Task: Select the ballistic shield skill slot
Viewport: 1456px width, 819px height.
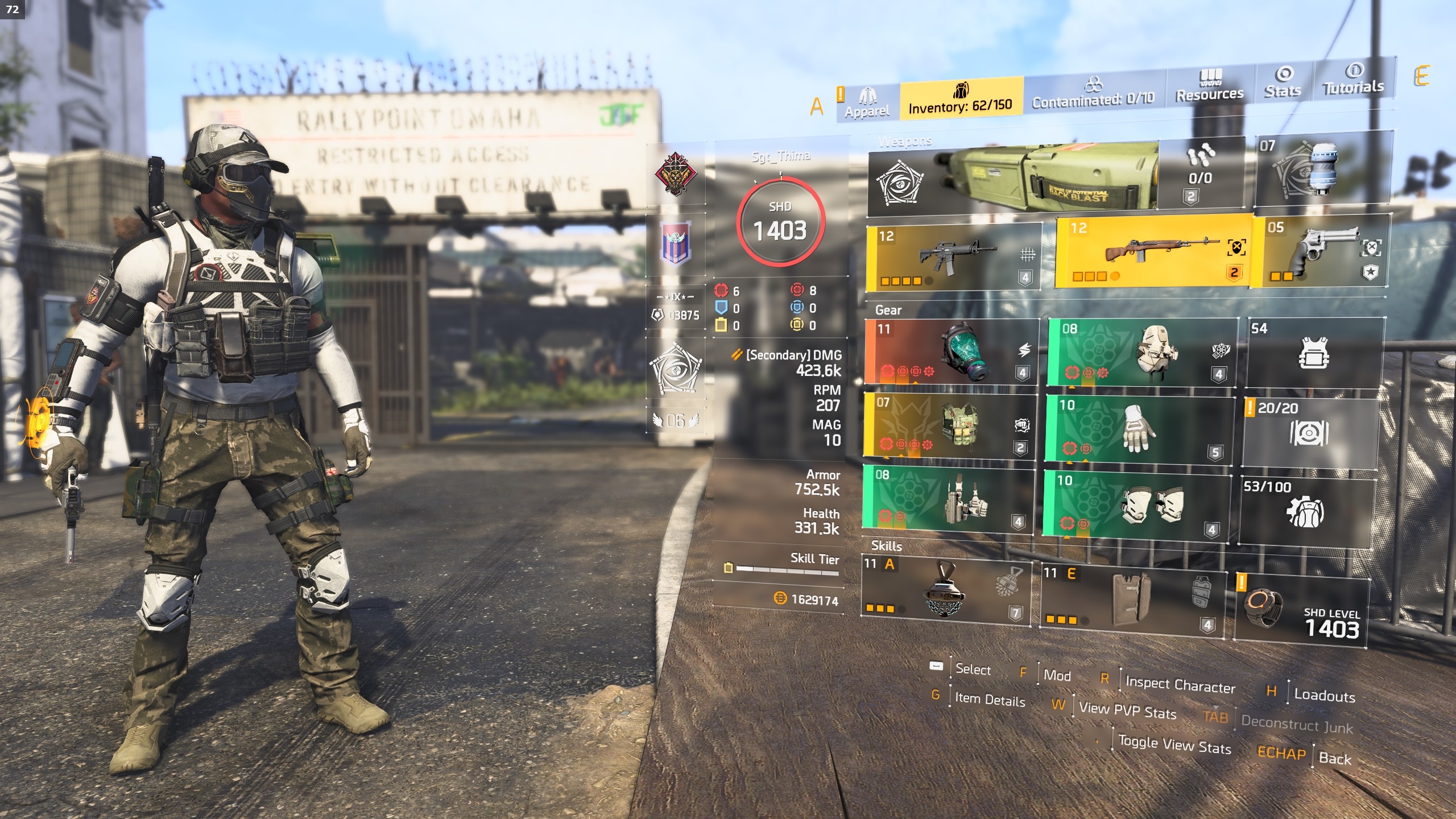Action: (1131, 598)
